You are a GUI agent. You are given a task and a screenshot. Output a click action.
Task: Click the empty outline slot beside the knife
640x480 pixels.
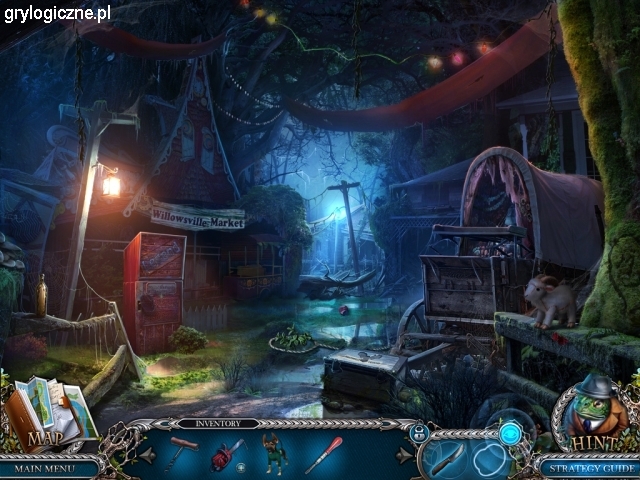pos(491,461)
